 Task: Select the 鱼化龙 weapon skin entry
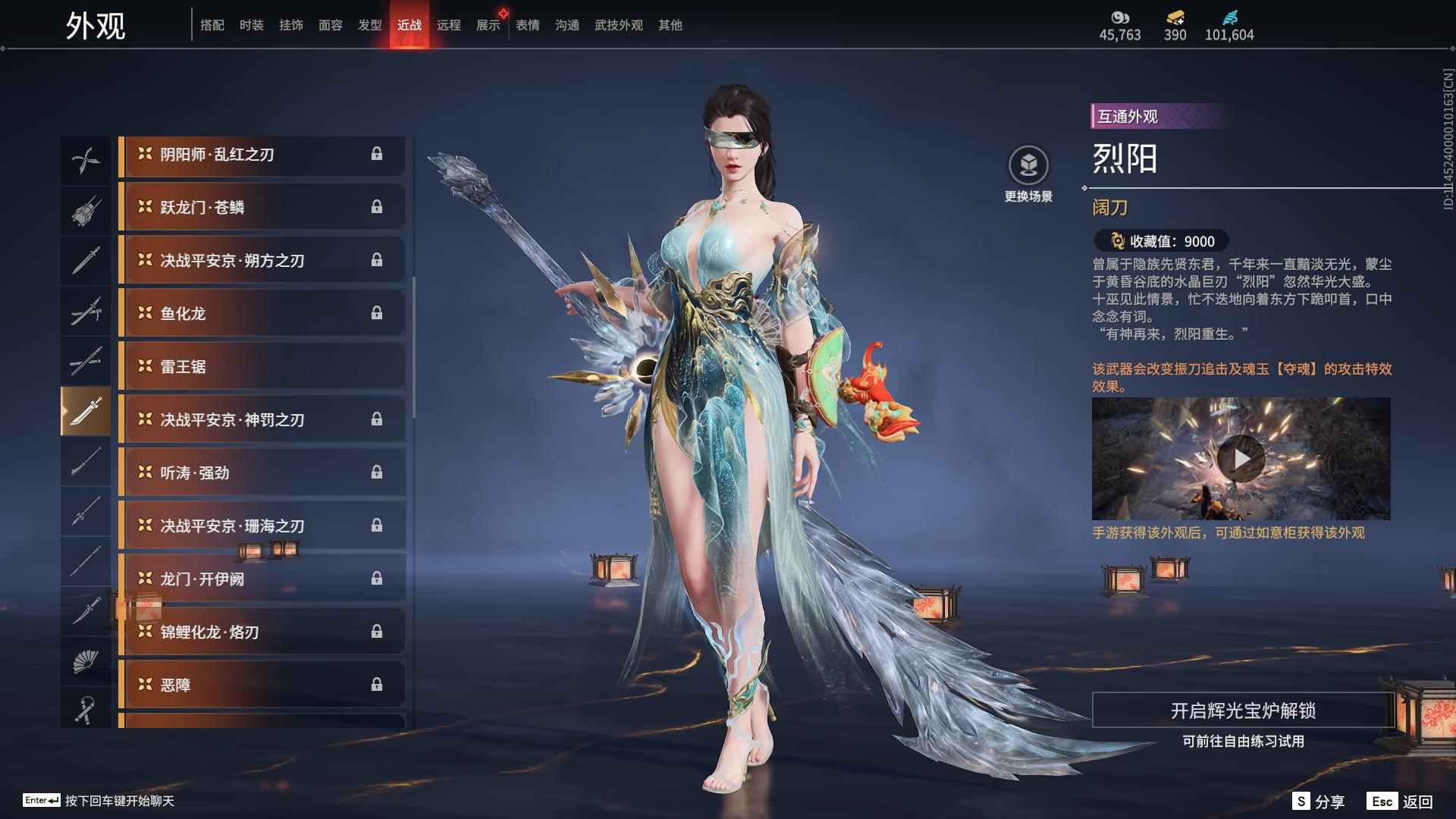pos(262,313)
